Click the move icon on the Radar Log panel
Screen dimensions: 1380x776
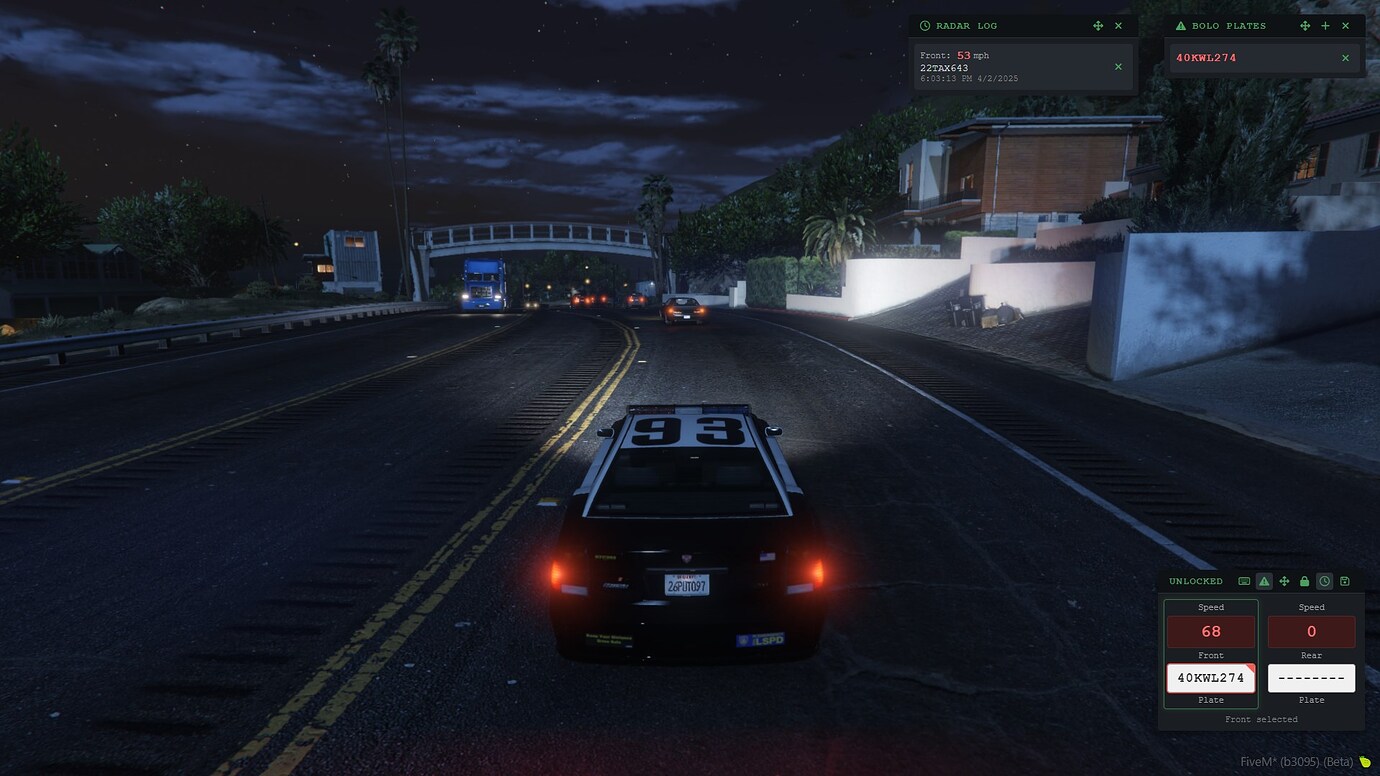pos(1097,25)
